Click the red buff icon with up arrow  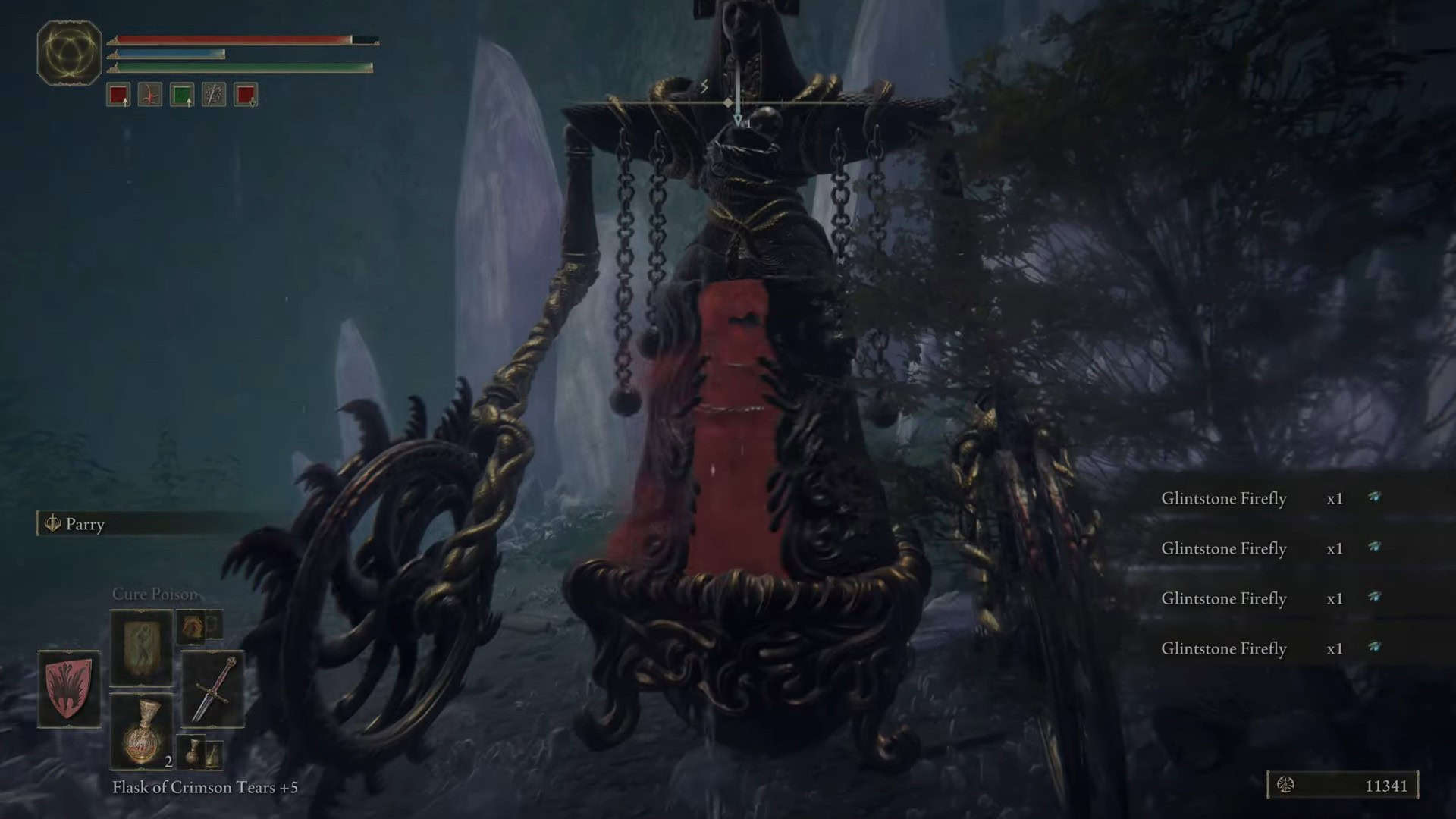[118, 96]
